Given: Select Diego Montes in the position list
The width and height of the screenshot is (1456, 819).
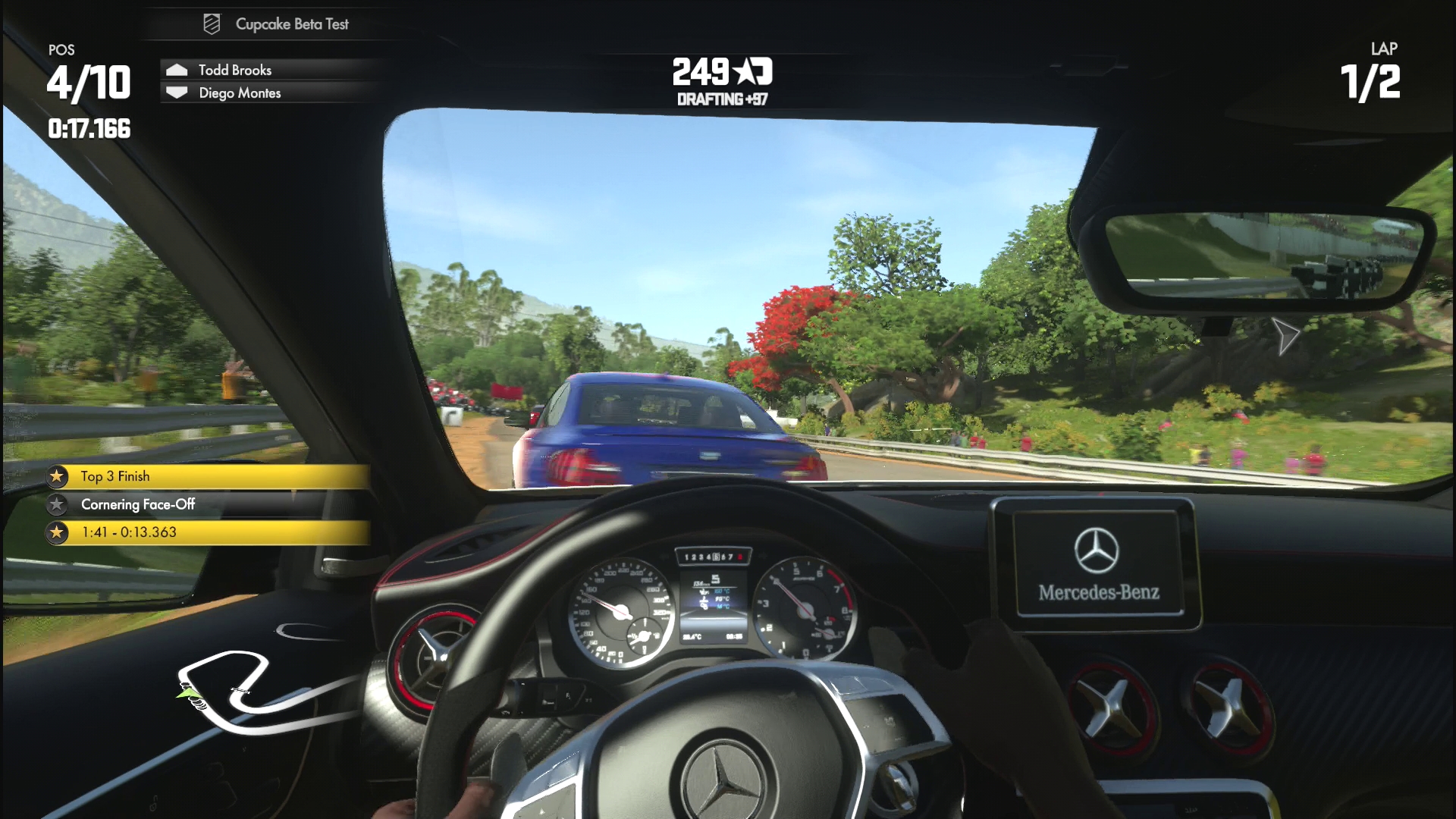Looking at the screenshot, I should [x=239, y=93].
